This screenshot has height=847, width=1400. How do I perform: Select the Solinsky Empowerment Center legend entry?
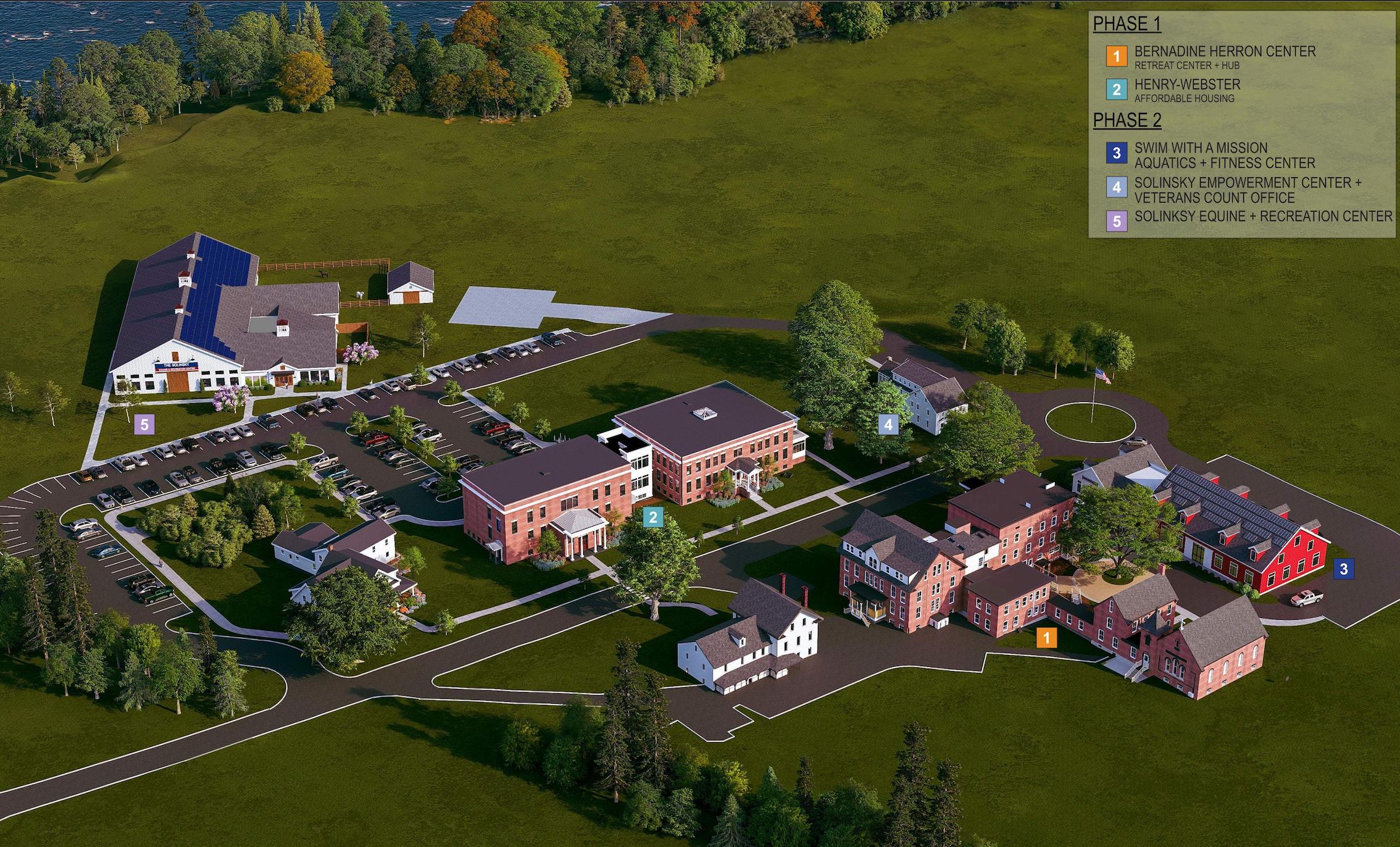click(1247, 190)
